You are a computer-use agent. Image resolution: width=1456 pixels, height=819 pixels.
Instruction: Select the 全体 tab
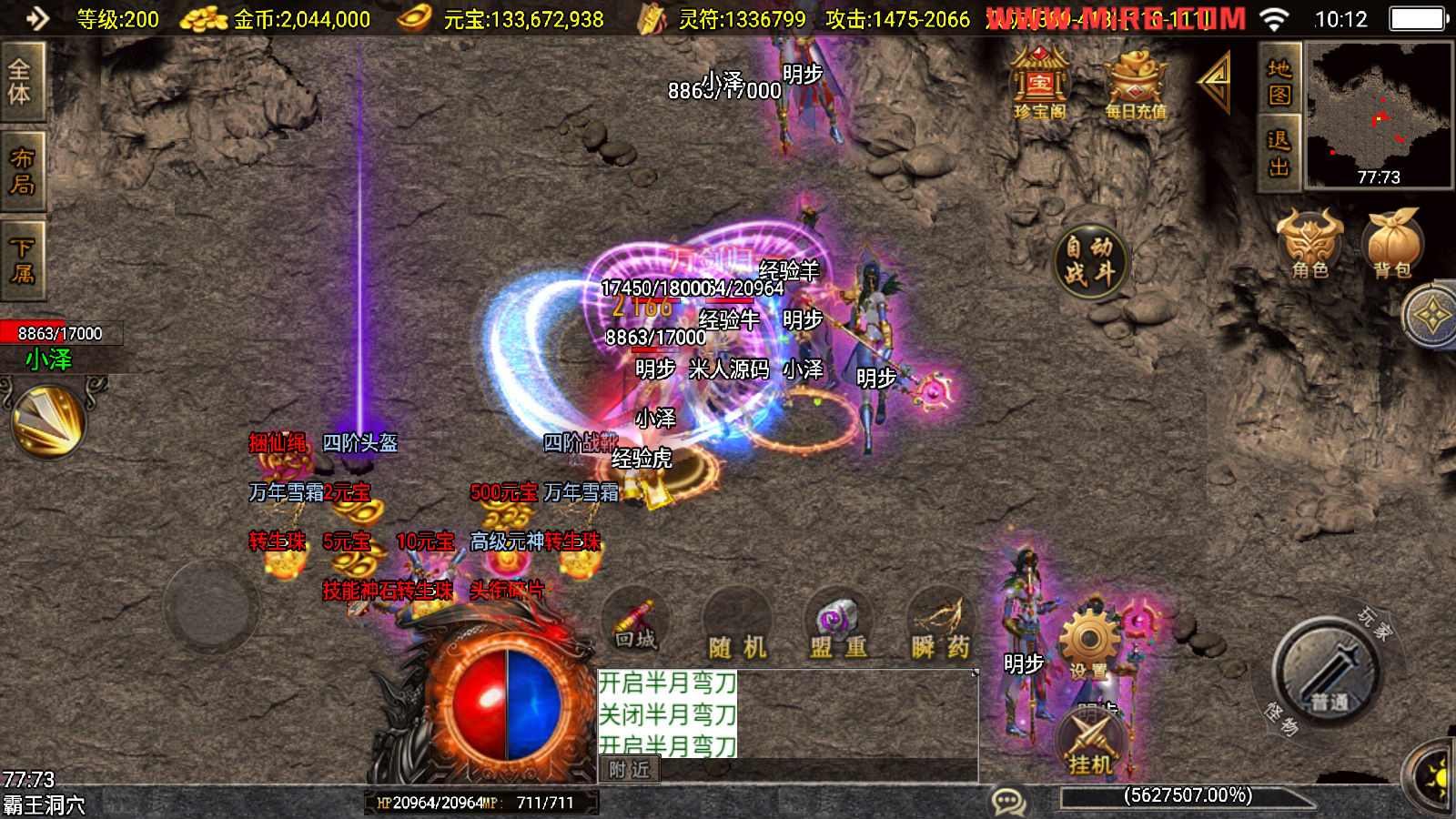[x=21, y=82]
